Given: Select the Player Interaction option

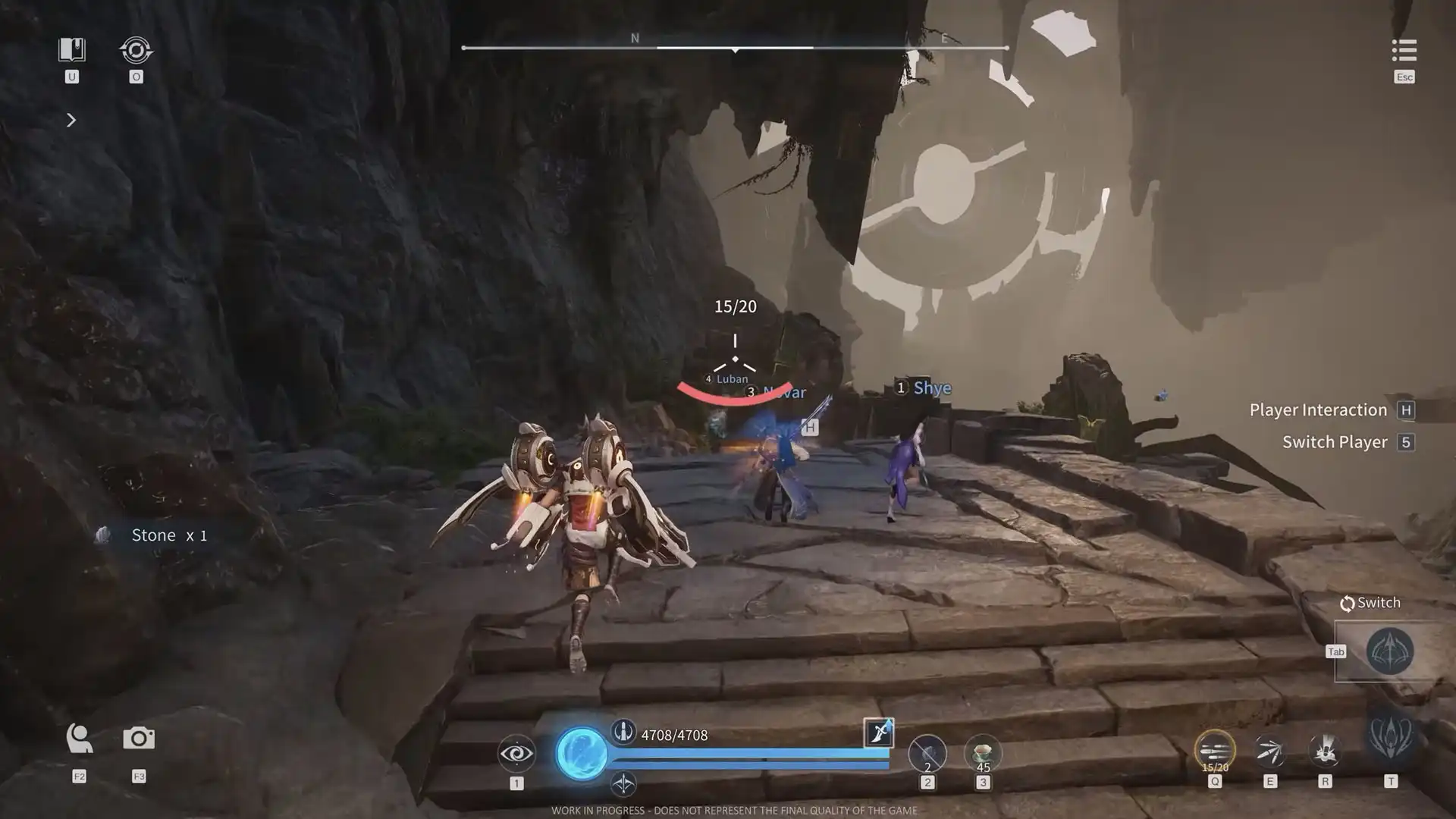Looking at the screenshot, I should coord(1318,410).
